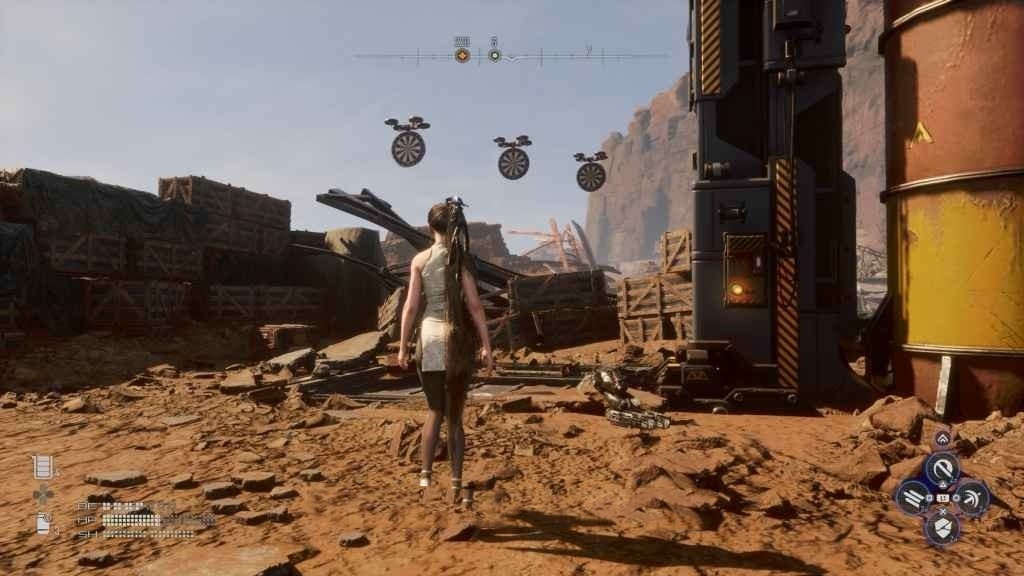Activate the shield skill icon

coord(941,526)
